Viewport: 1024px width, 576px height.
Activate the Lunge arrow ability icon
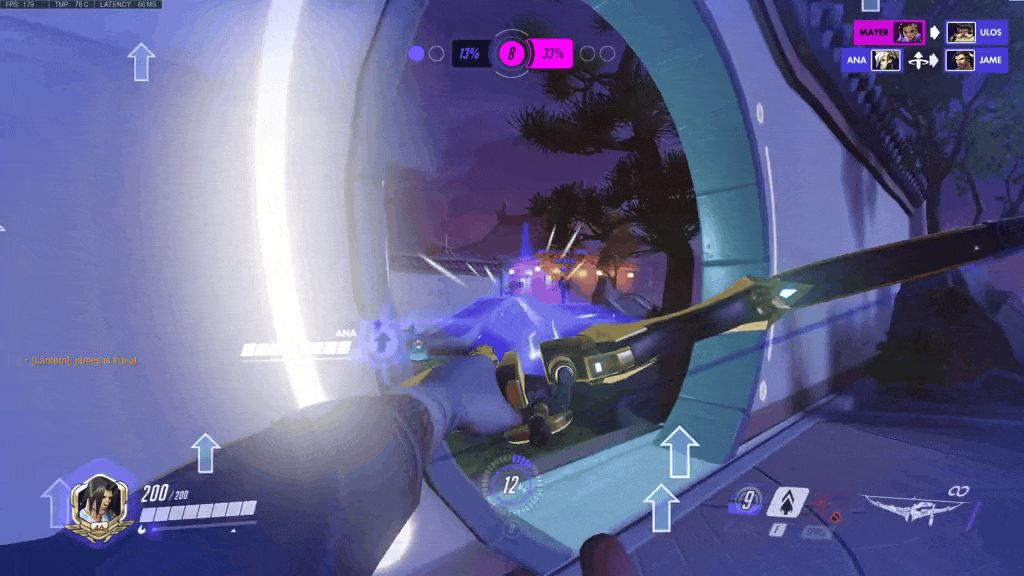[788, 500]
